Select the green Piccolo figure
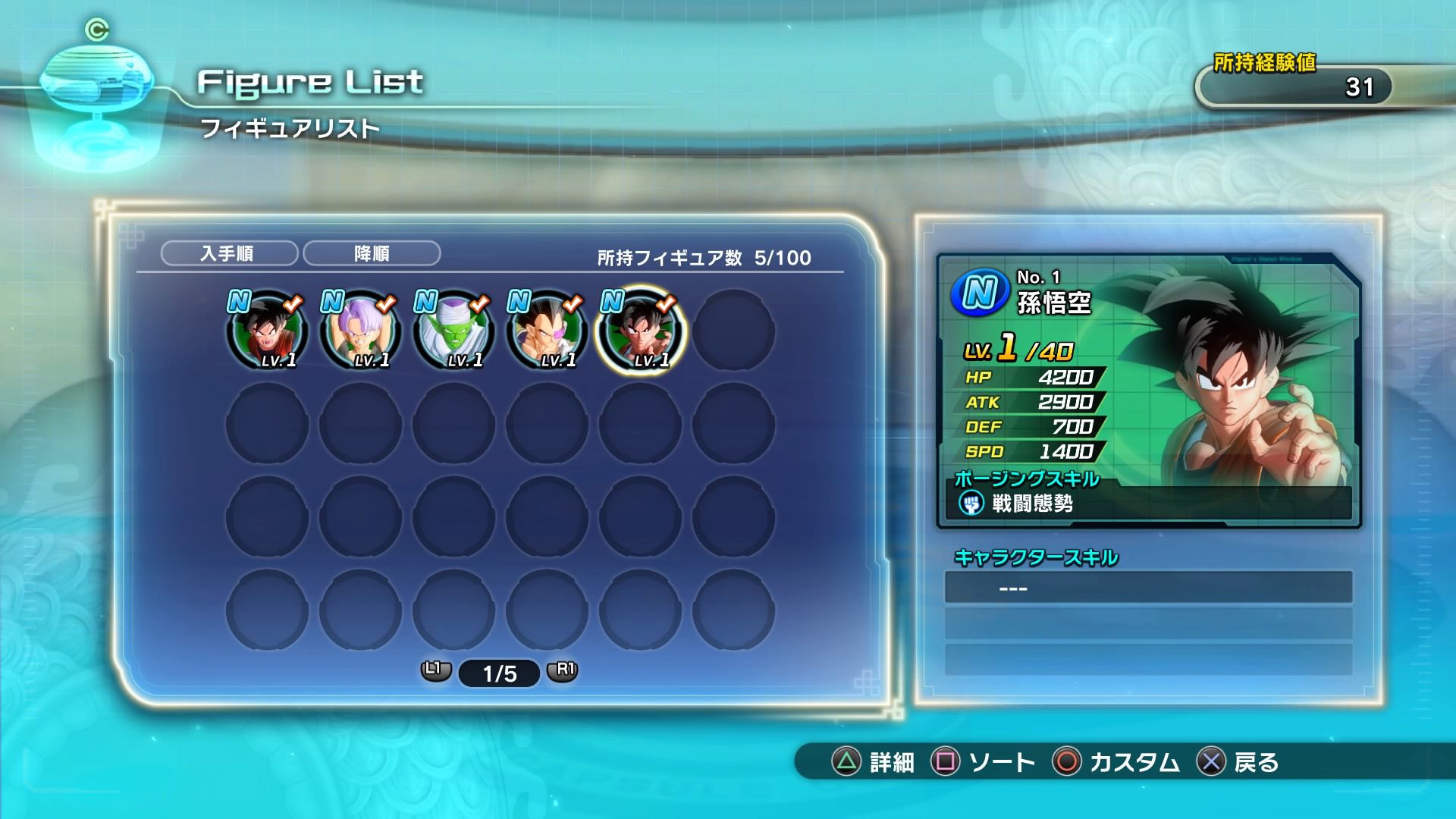This screenshot has height=819, width=1456. click(453, 331)
